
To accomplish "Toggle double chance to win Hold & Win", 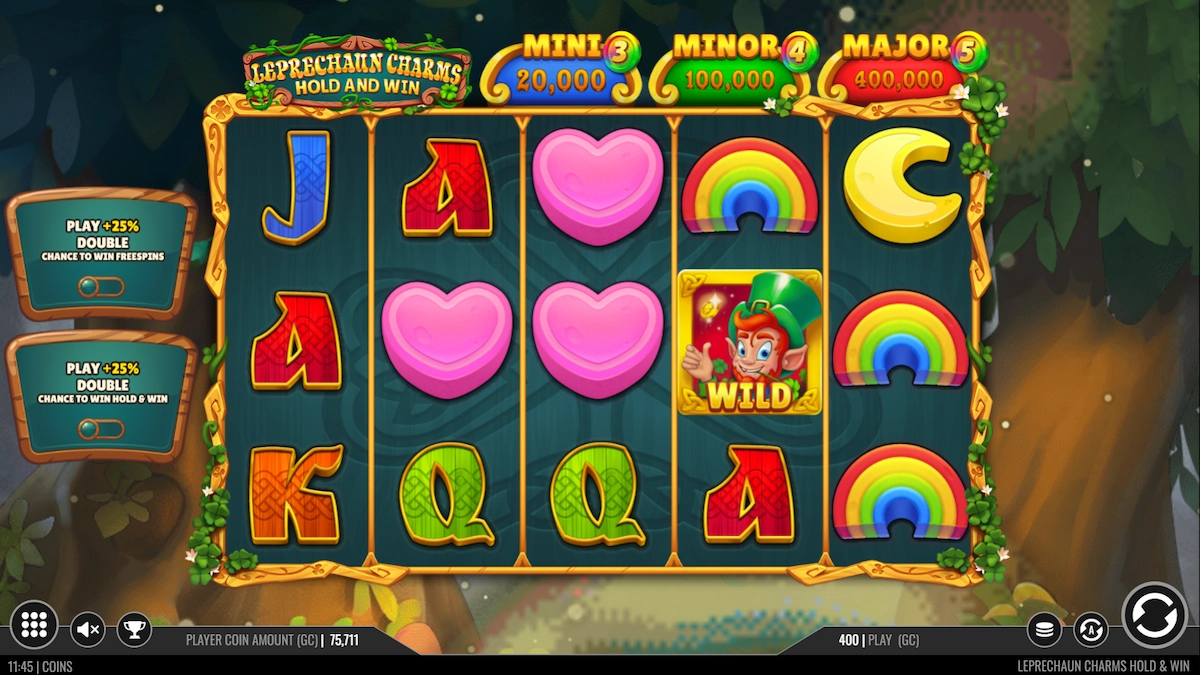I will tap(101, 429).
